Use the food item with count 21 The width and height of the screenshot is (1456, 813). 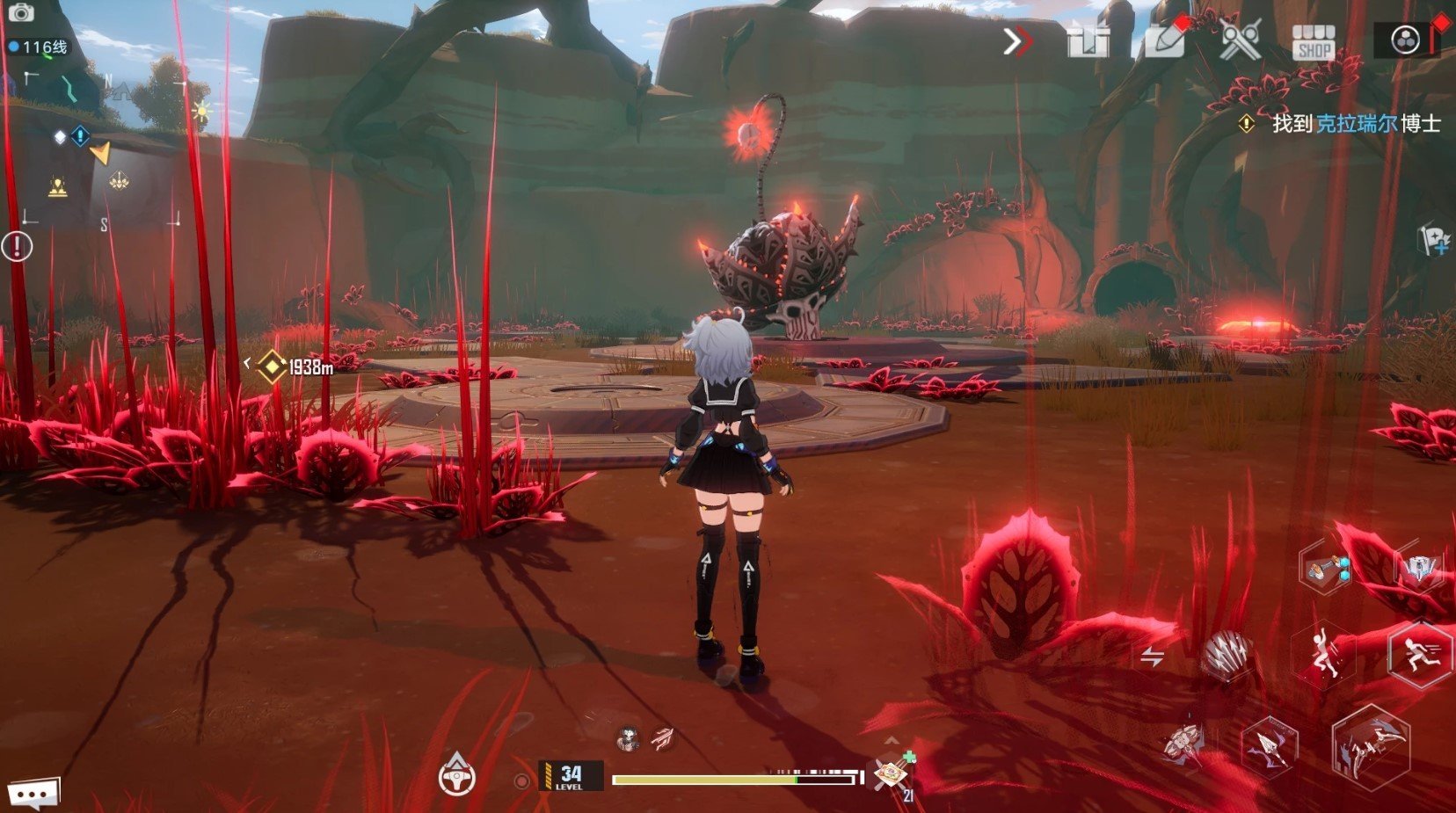tap(892, 775)
